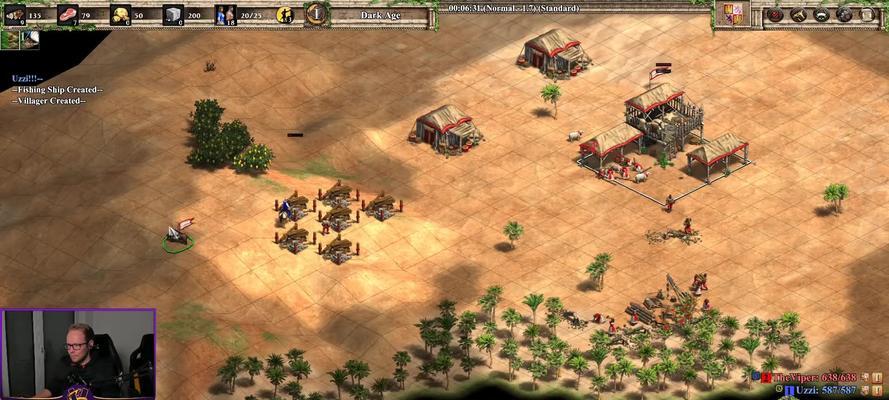The image size is (889, 400).
Task: Select the first control group thumbnail
Action: [x=10, y=39]
